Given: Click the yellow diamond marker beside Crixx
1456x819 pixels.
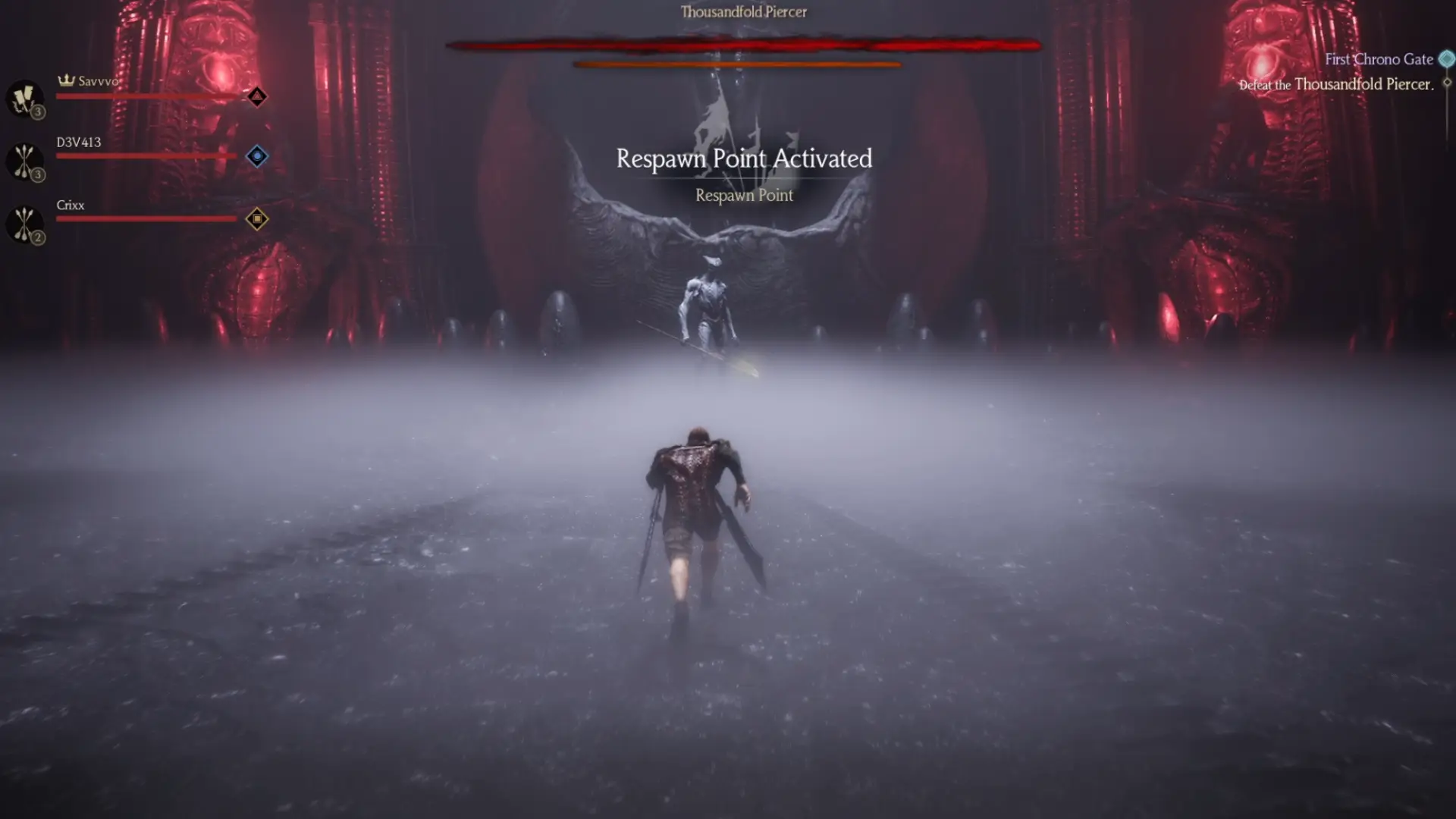Looking at the screenshot, I should [257, 219].
